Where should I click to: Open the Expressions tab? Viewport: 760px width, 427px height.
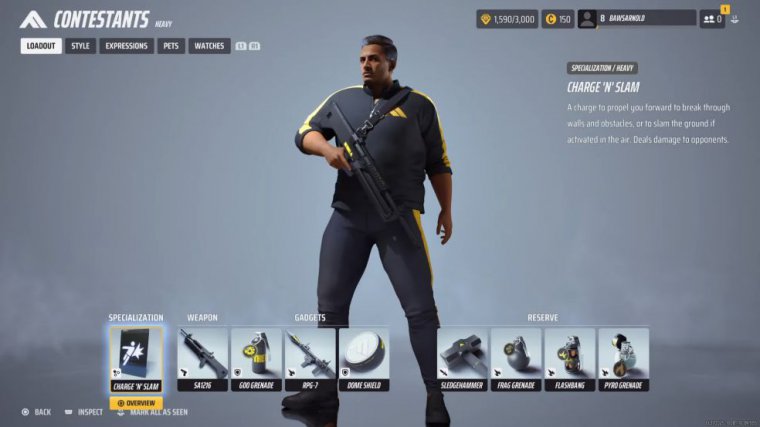(126, 46)
